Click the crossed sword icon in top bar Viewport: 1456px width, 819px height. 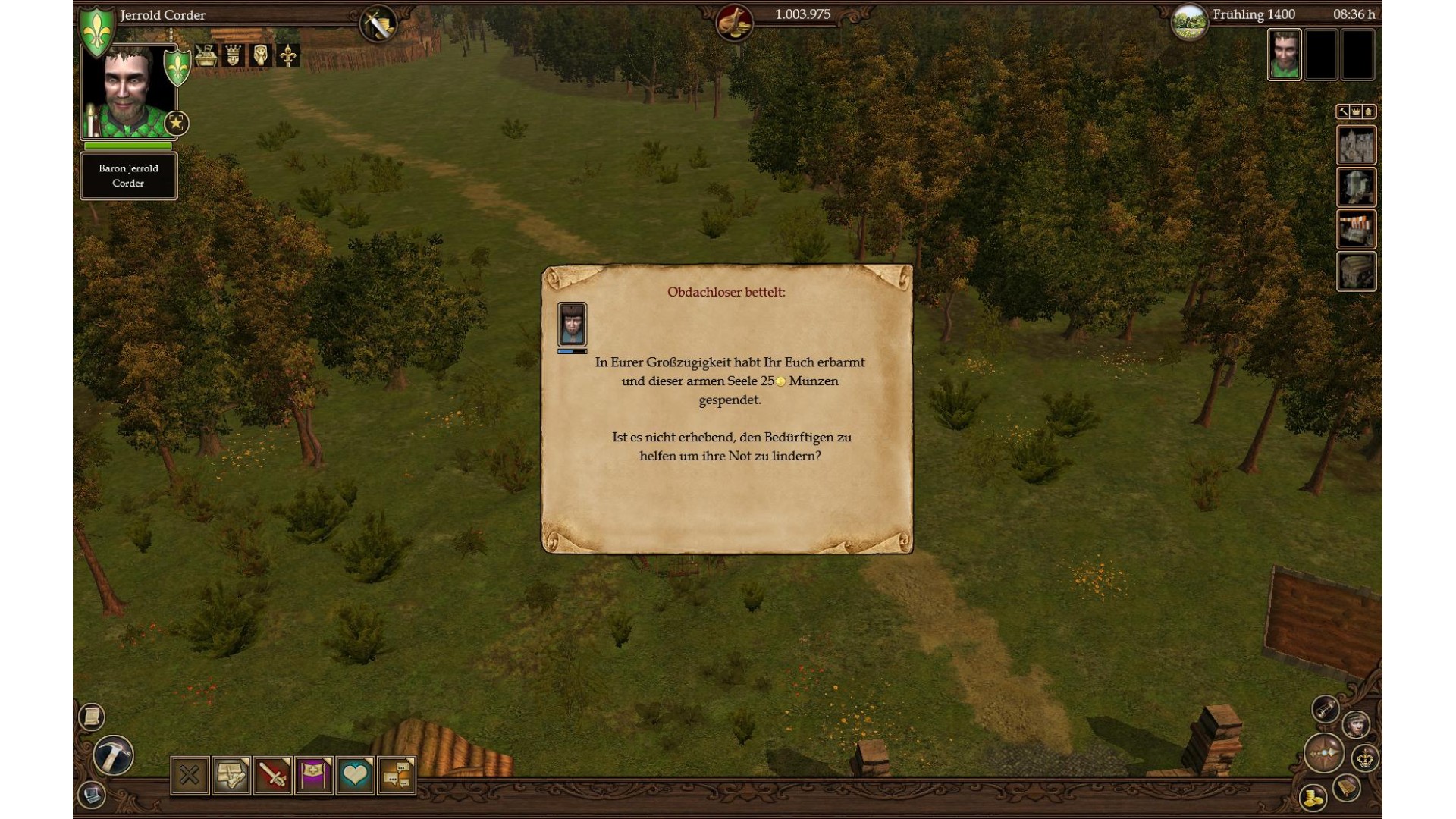click(x=378, y=24)
